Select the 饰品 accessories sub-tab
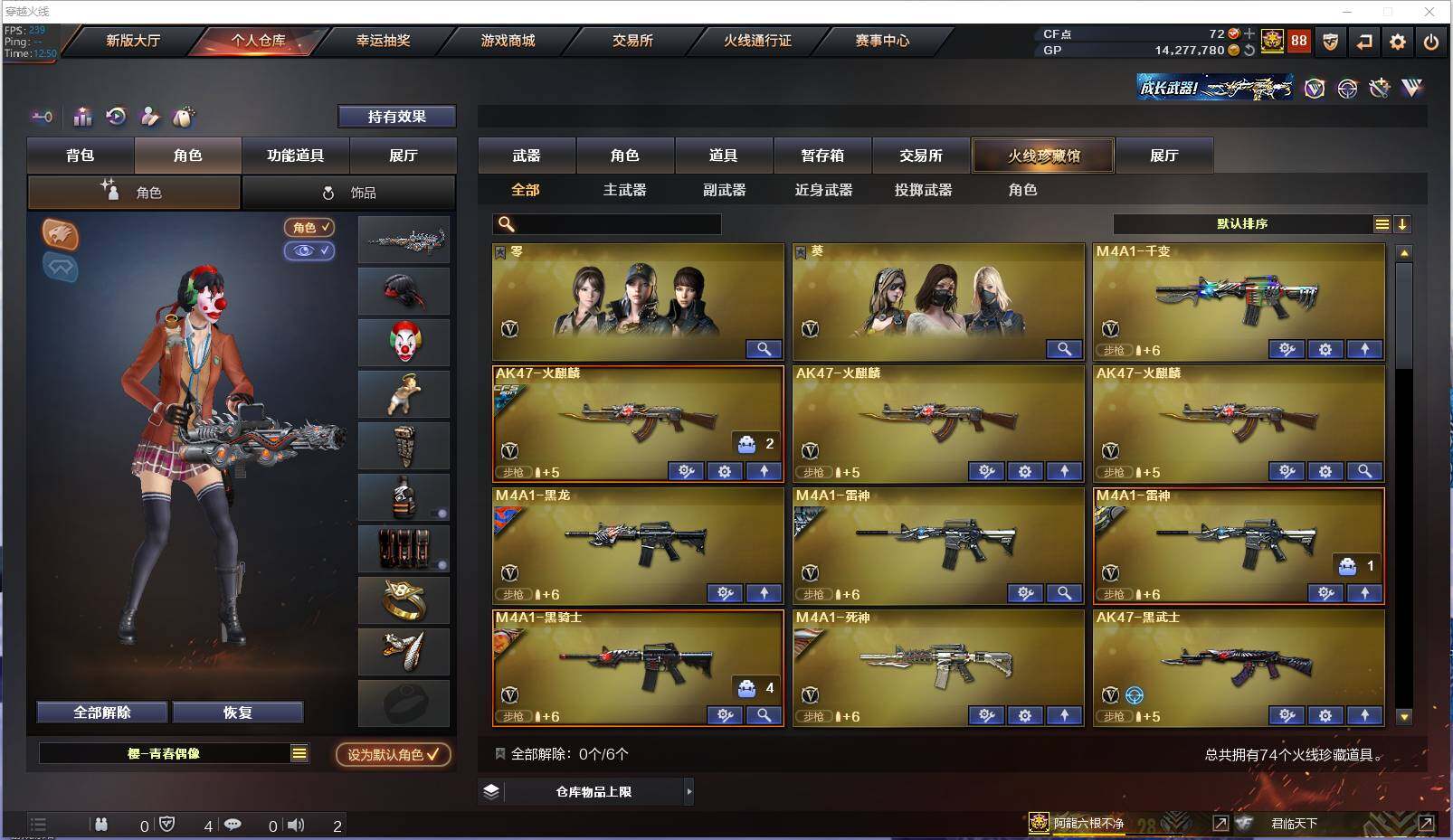This screenshot has width=1453, height=840. click(348, 193)
